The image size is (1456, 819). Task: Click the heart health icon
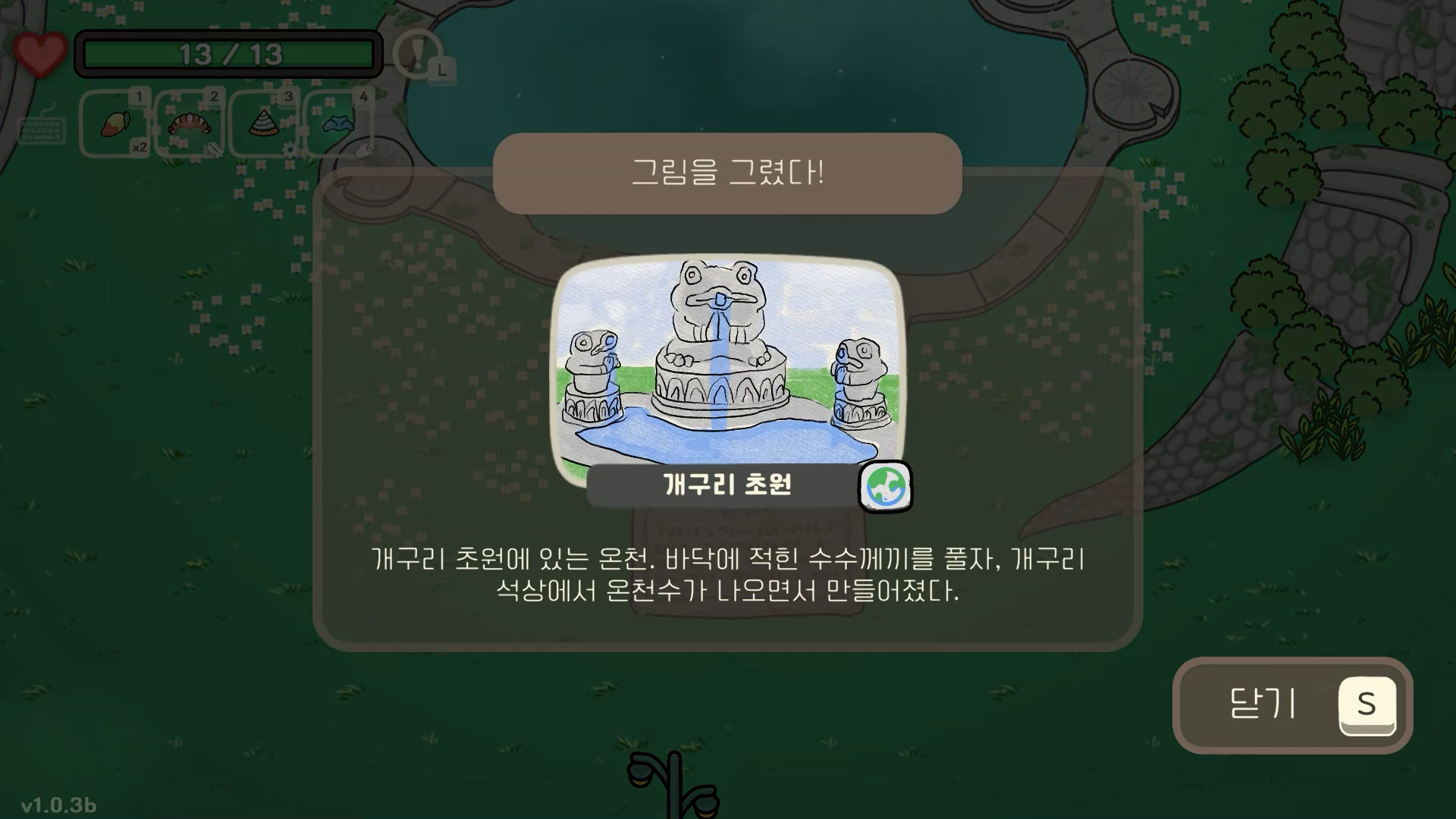(x=39, y=52)
